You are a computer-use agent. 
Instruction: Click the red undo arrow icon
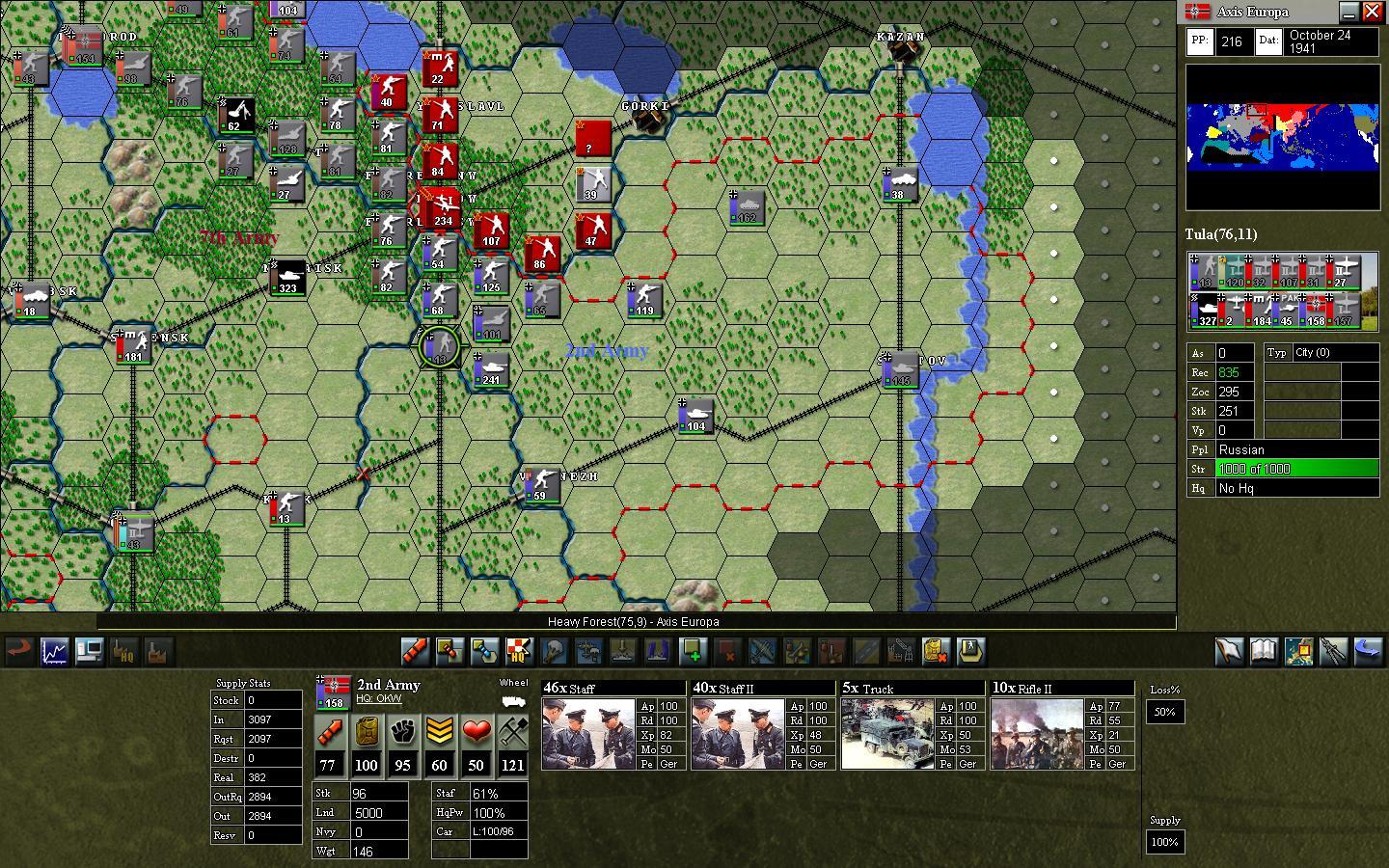(x=18, y=651)
